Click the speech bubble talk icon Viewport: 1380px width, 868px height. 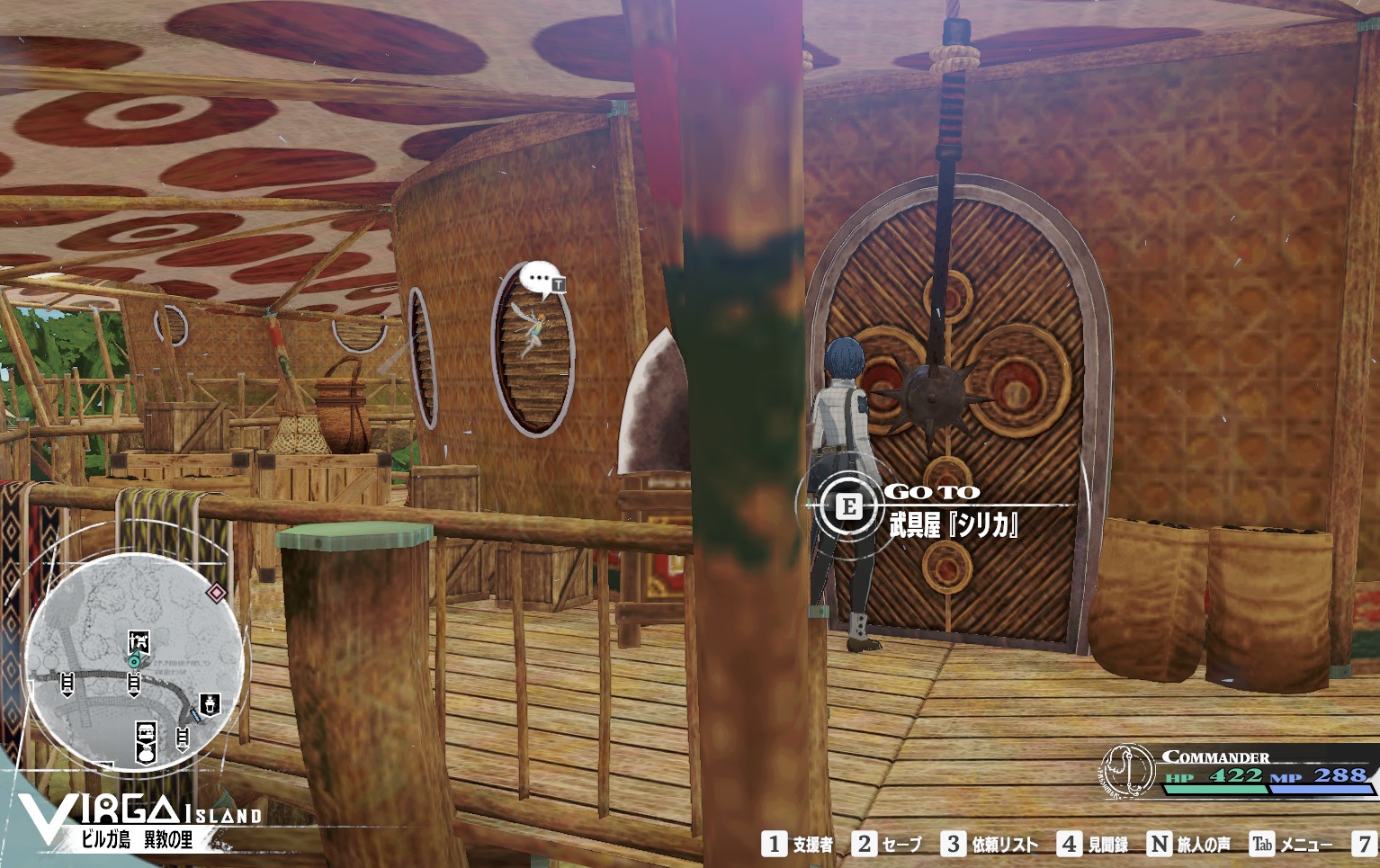tap(540, 280)
